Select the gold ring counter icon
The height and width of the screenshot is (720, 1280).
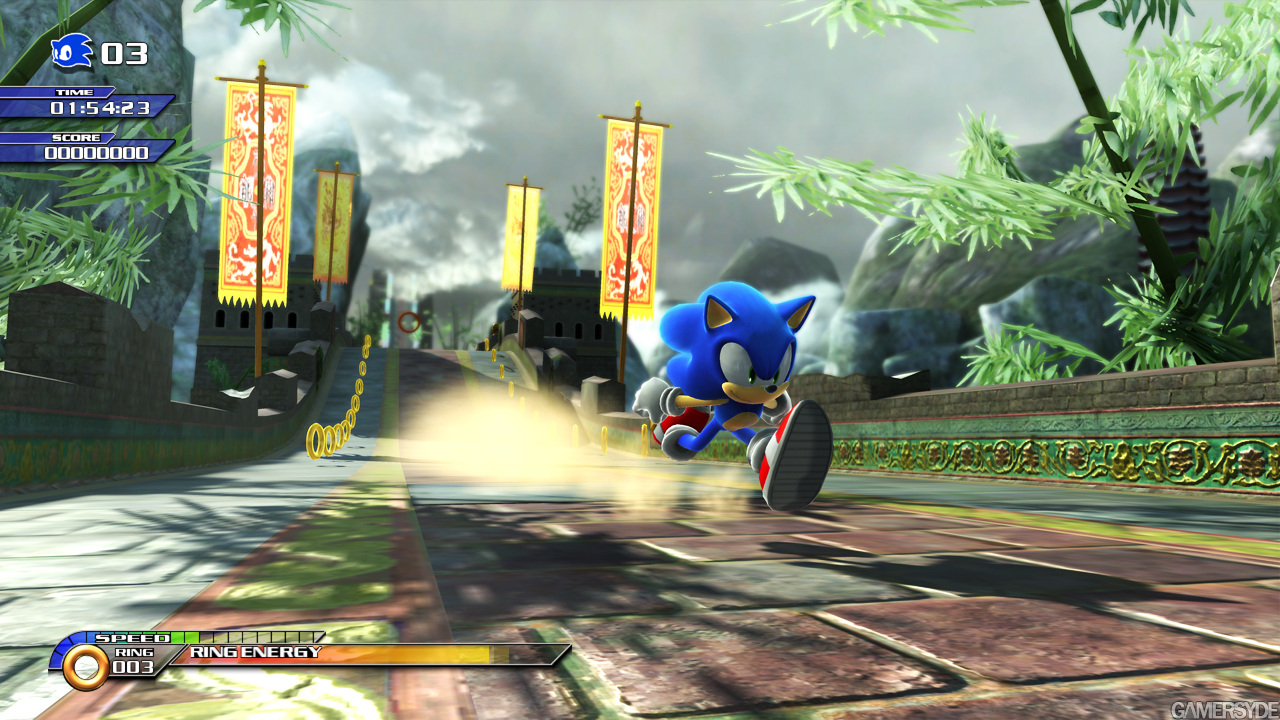pos(86,666)
